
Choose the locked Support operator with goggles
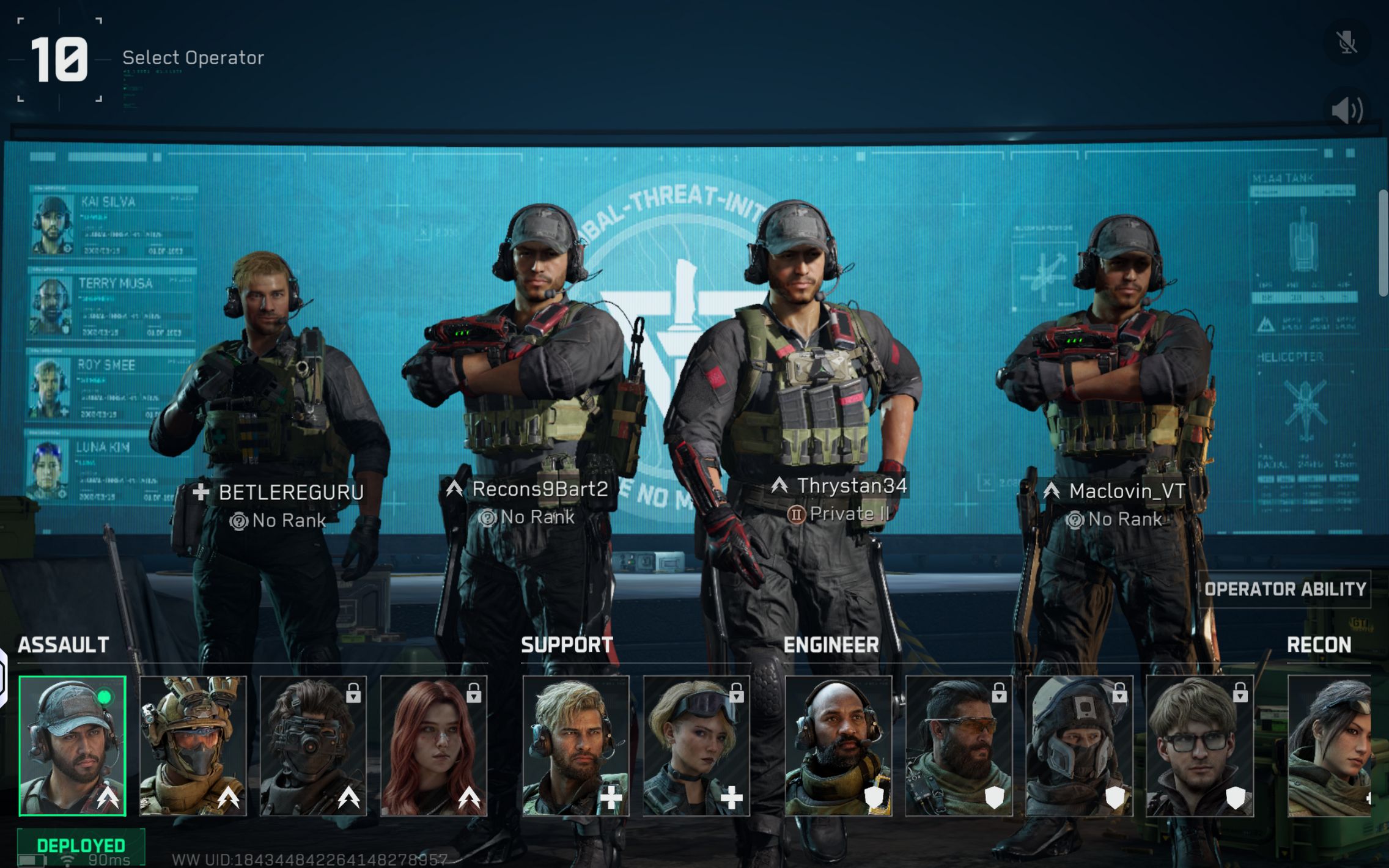(696, 746)
